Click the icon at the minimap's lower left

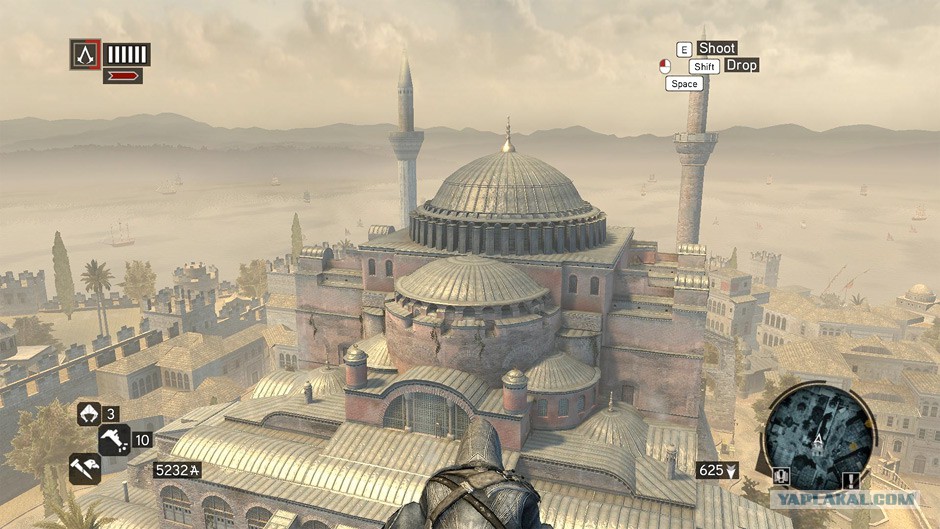click(781, 476)
